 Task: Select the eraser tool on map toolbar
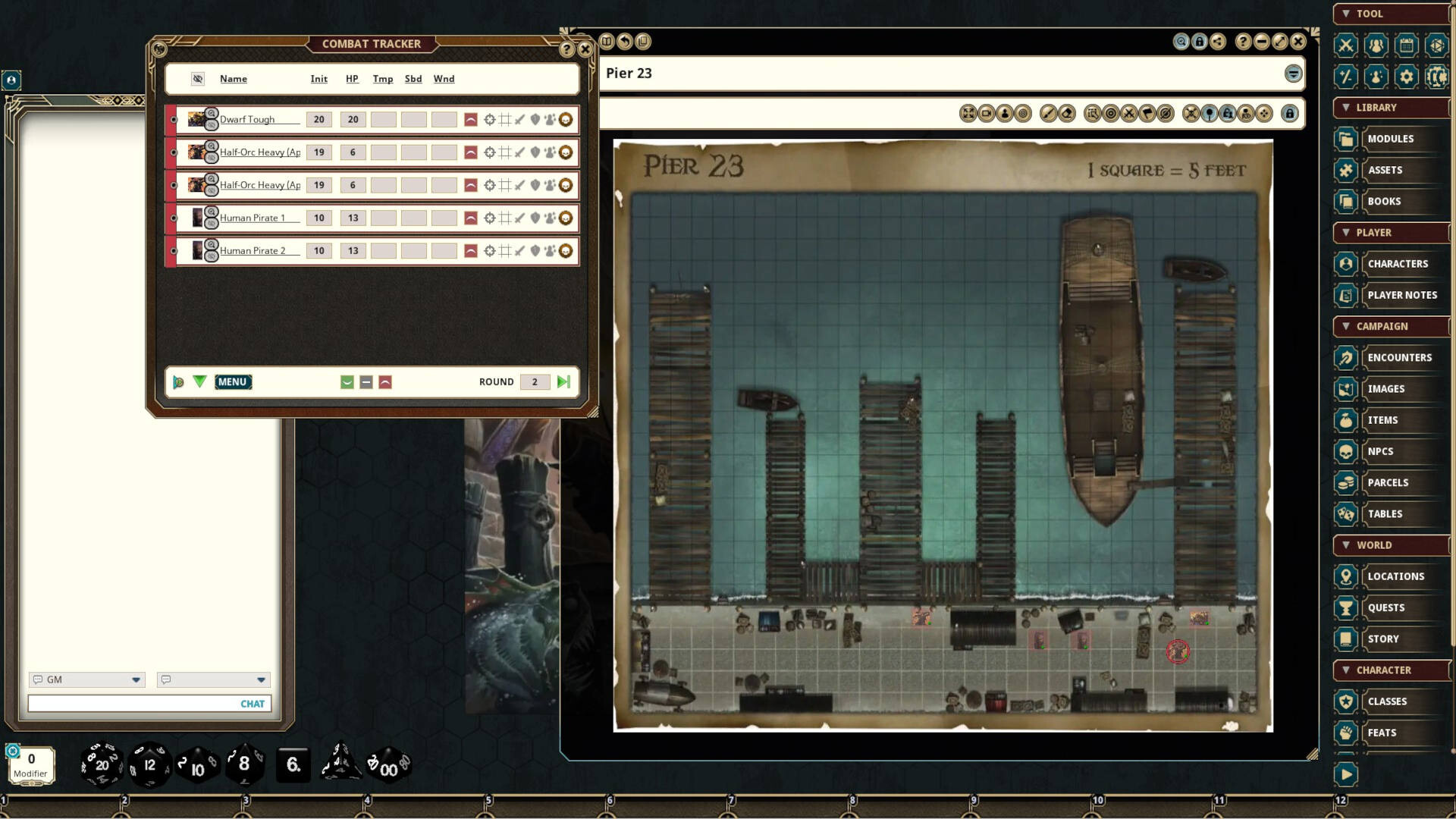tap(1067, 113)
